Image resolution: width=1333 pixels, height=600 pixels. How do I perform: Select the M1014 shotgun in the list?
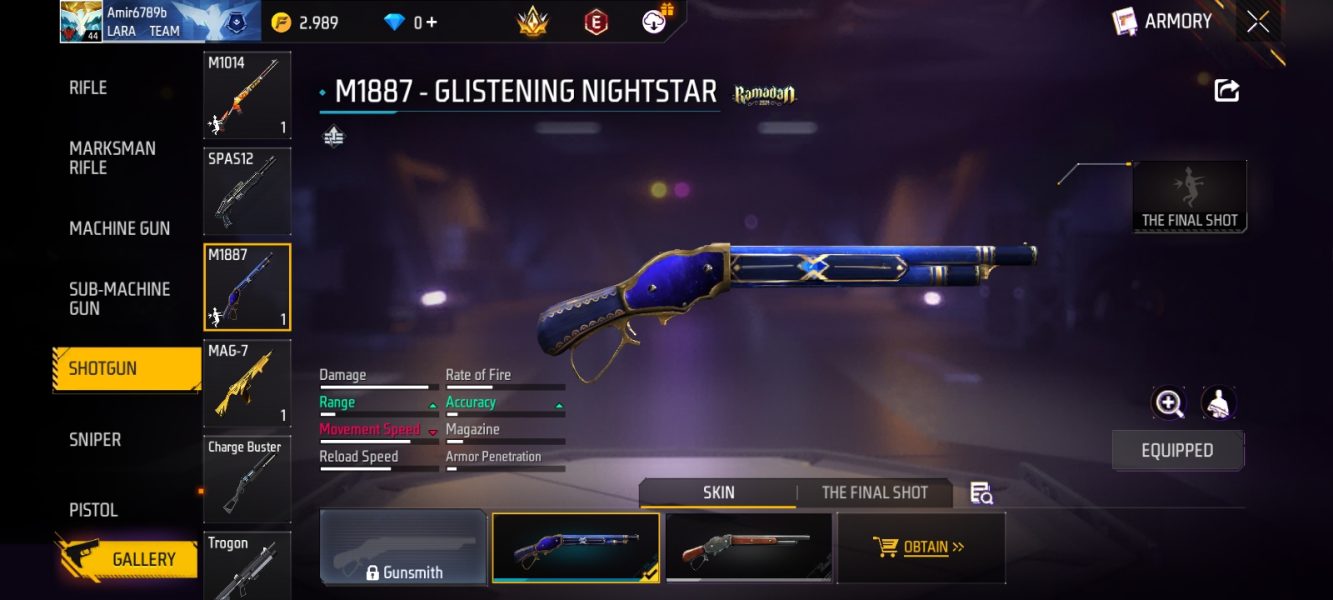click(x=247, y=96)
